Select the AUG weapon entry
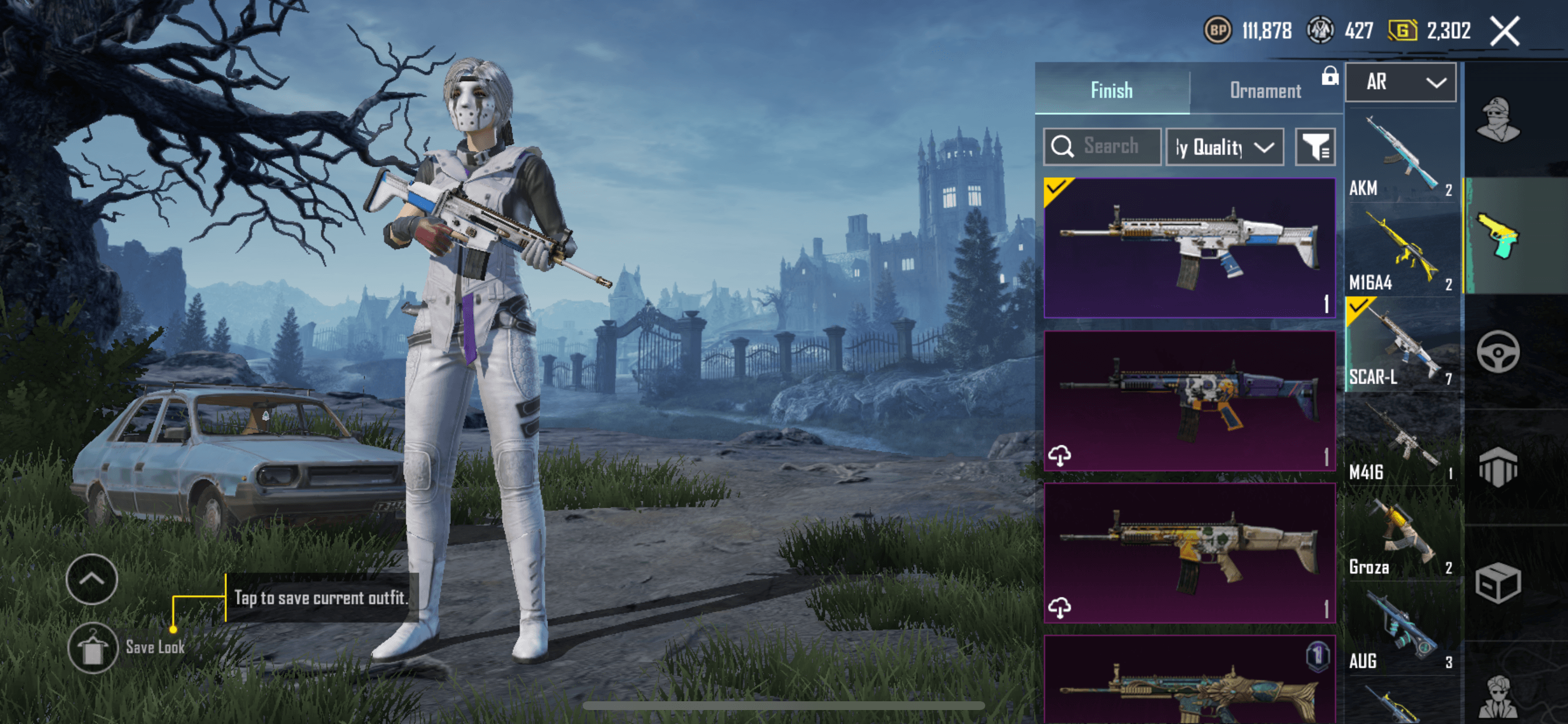The height and width of the screenshot is (724, 1568). click(1400, 630)
